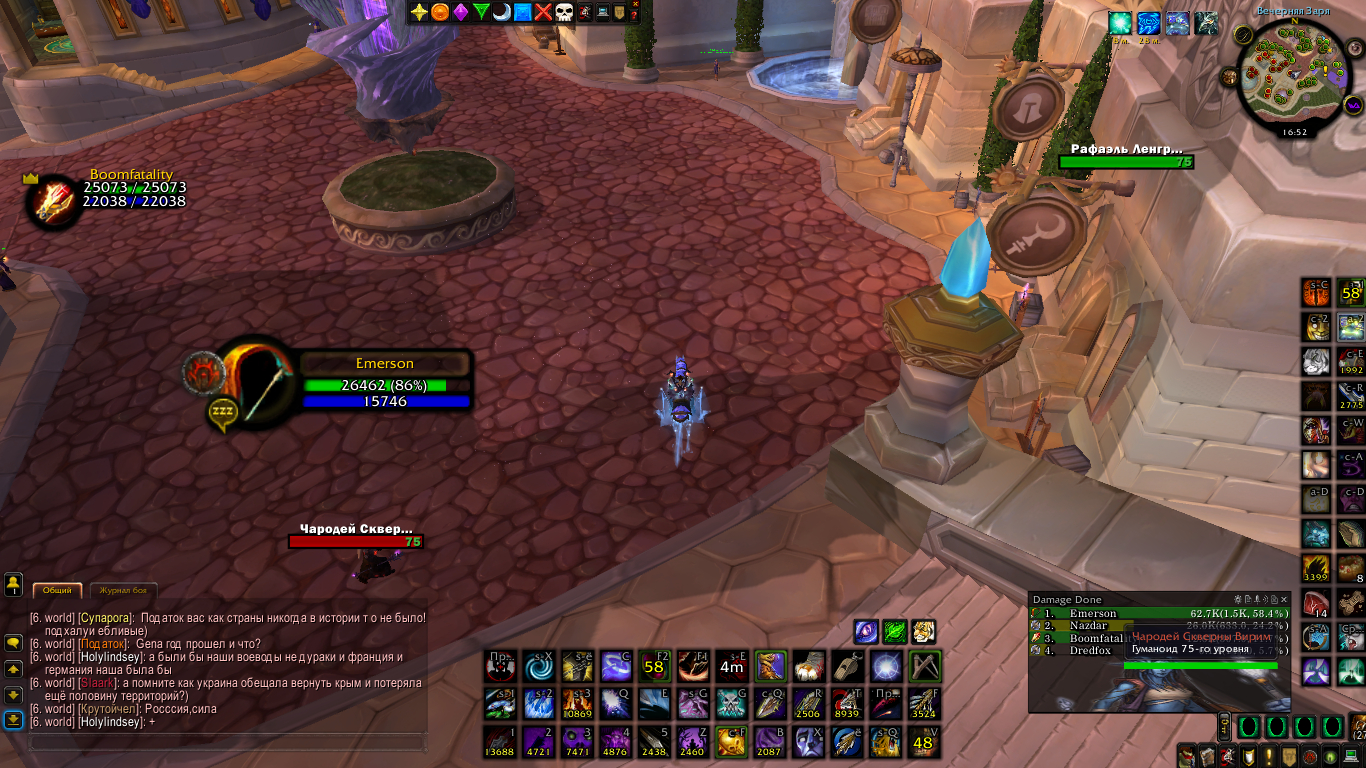Screen dimensions: 1366x768
Task: Pick the red cross raid marker
Action: coord(542,12)
